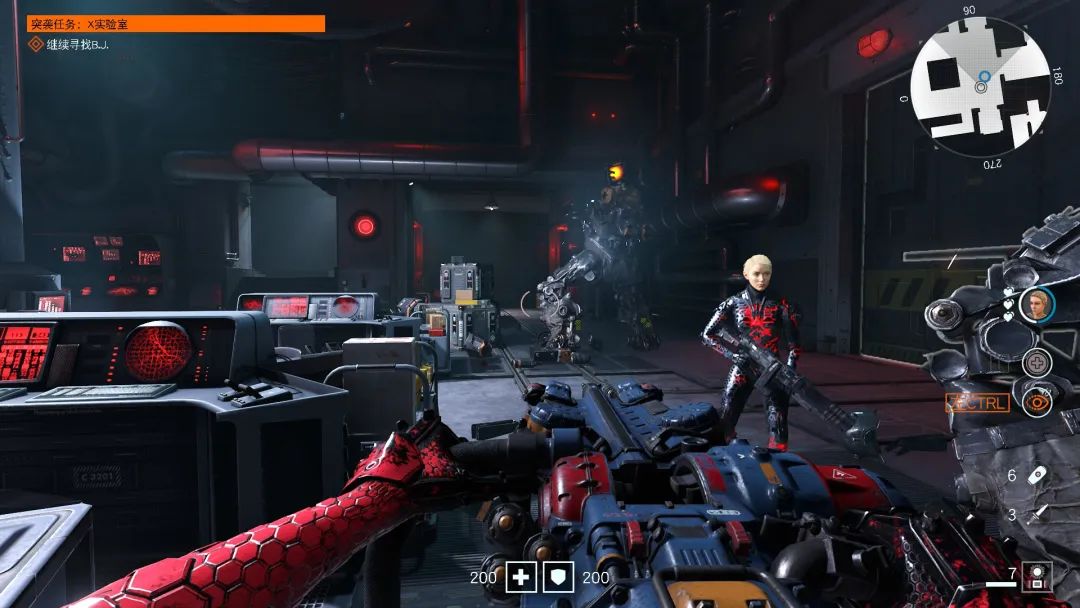Activate the pep signal plus-cross icon

1037,363
